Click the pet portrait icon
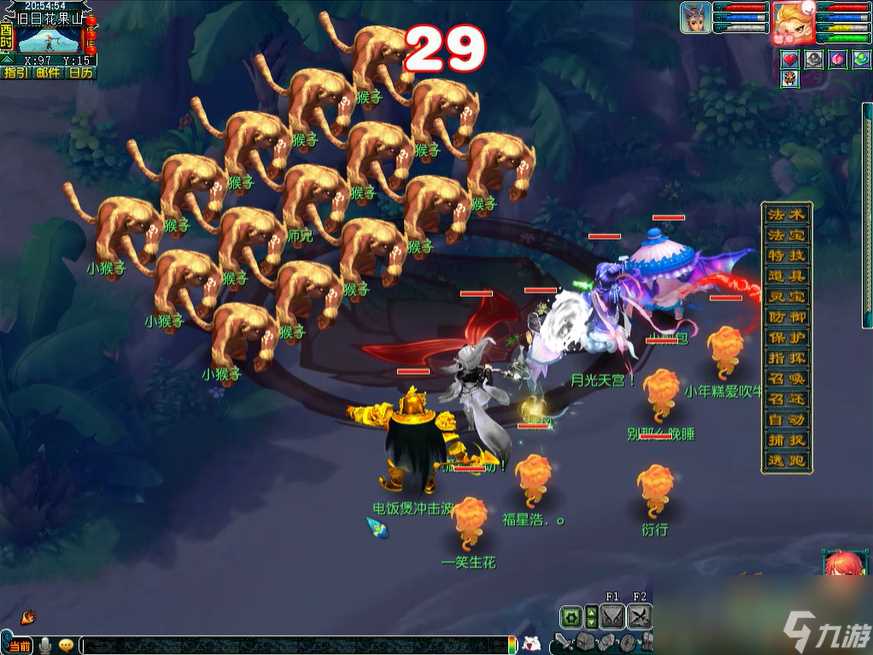This screenshot has height=655, width=873. click(696, 18)
